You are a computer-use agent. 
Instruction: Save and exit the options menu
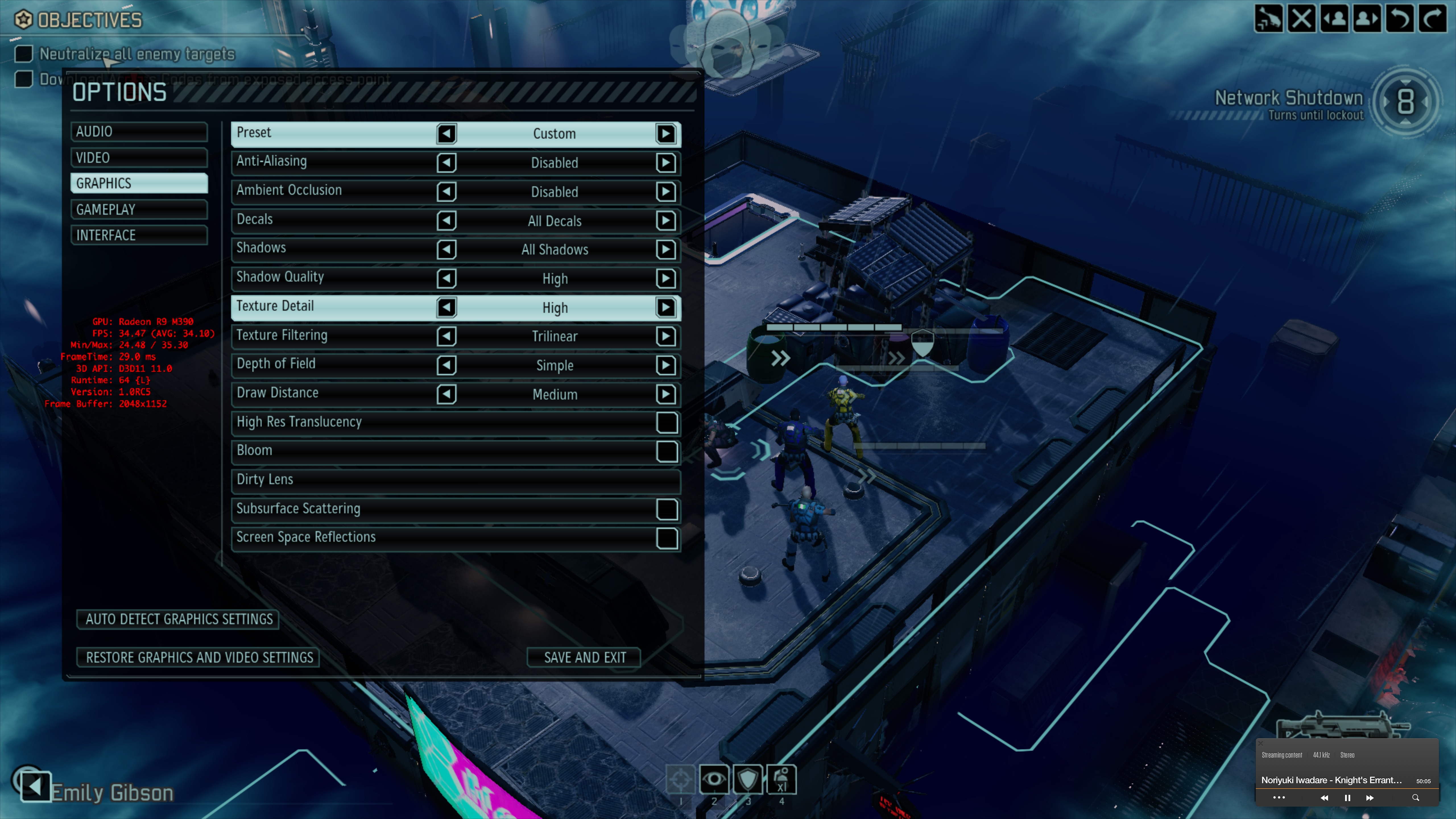point(584,657)
